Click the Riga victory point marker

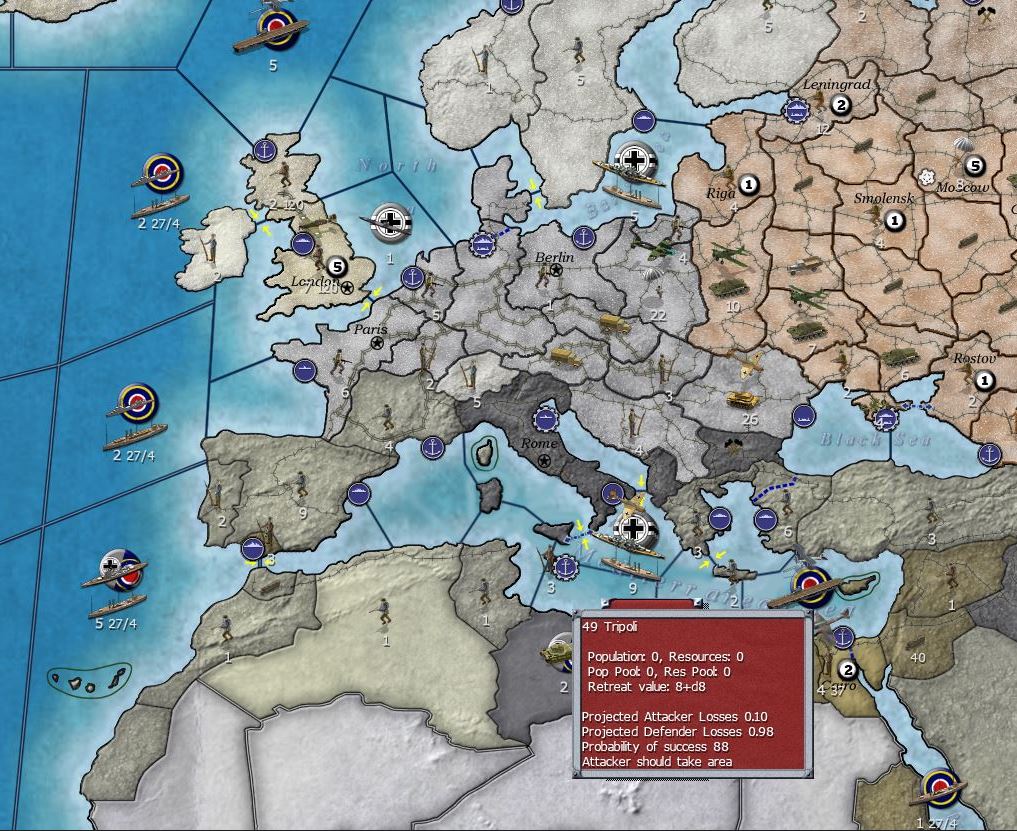click(750, 184)
